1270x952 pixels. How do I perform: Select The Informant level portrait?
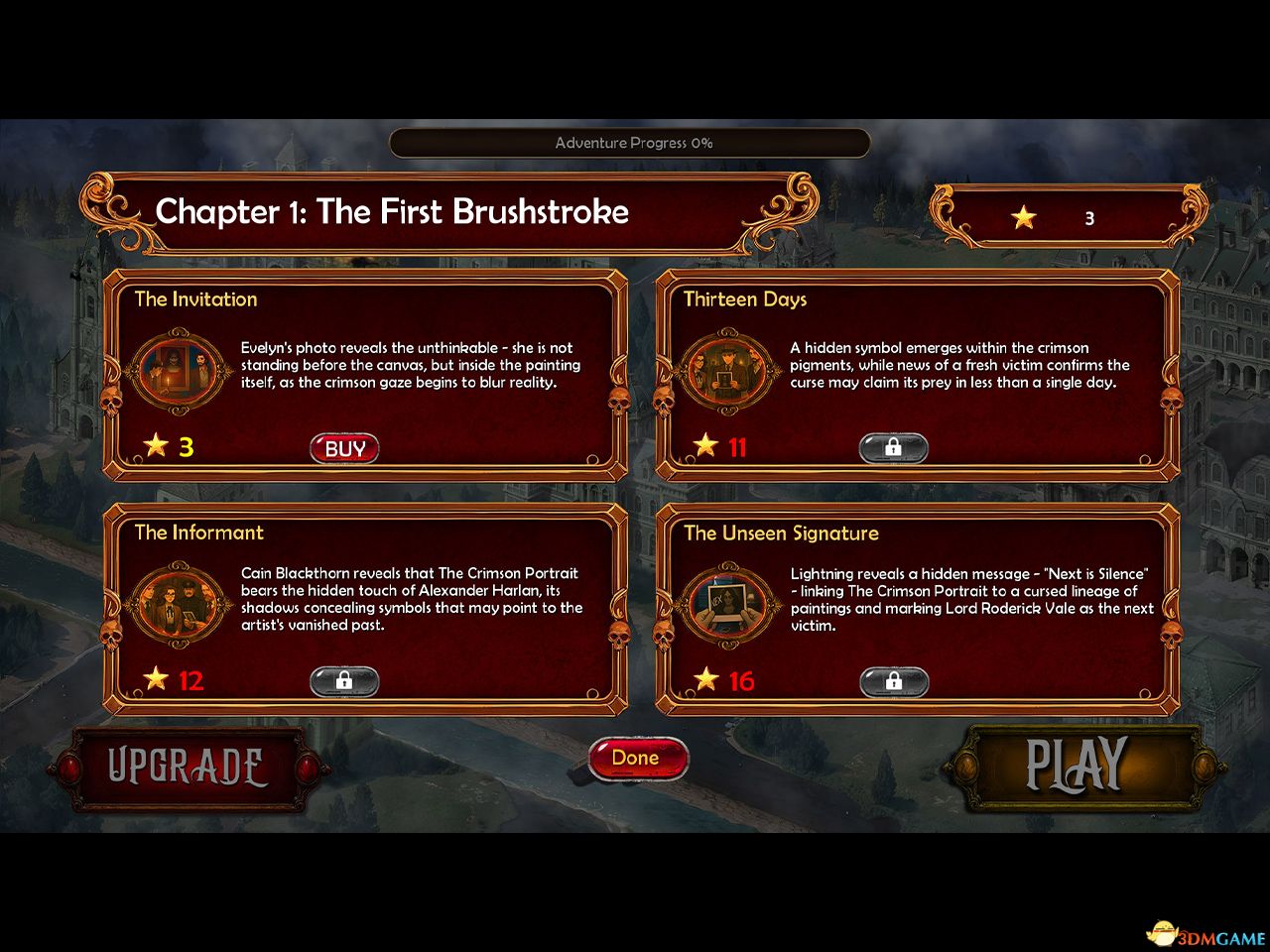click(177, 606)
